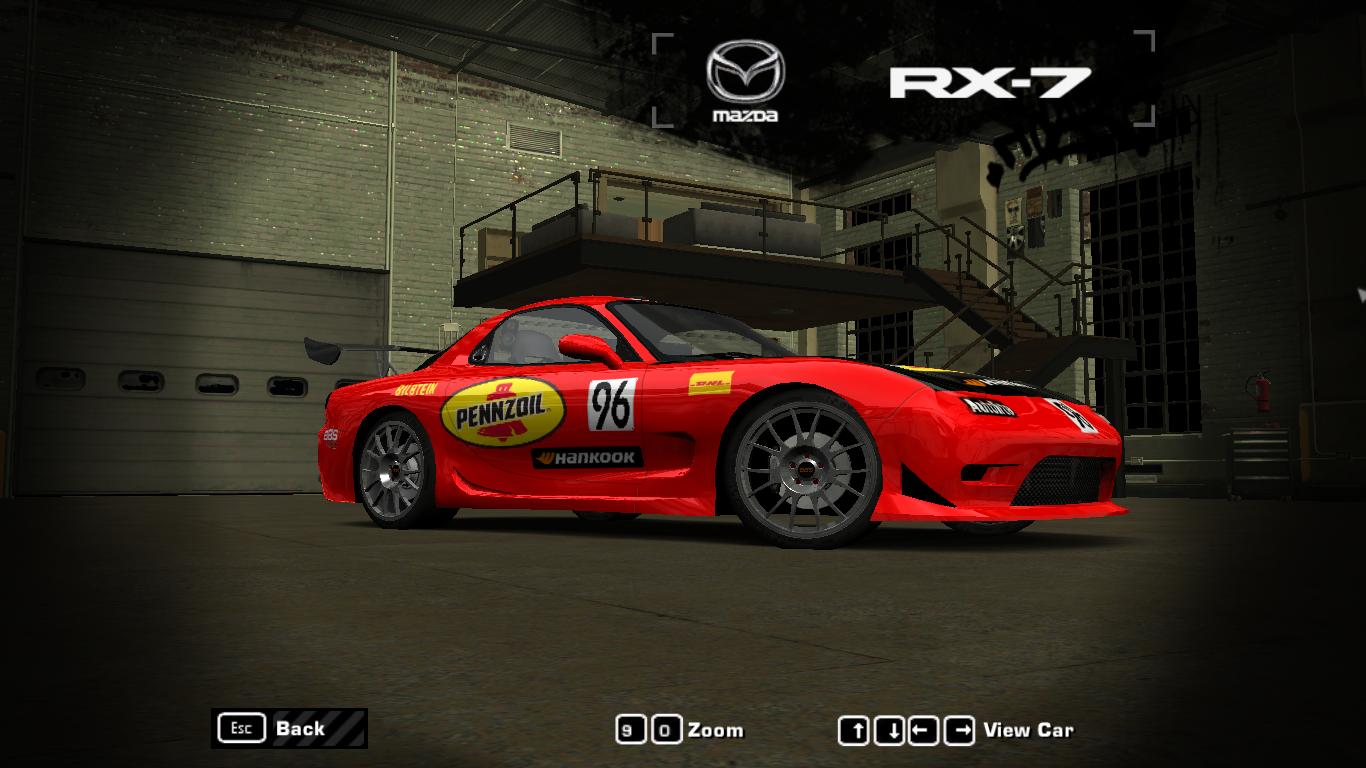Viewport: 1366px width, 768px height.
Task: Select the View Car label
Action: pyautogui.click(x=1030, y=729)
